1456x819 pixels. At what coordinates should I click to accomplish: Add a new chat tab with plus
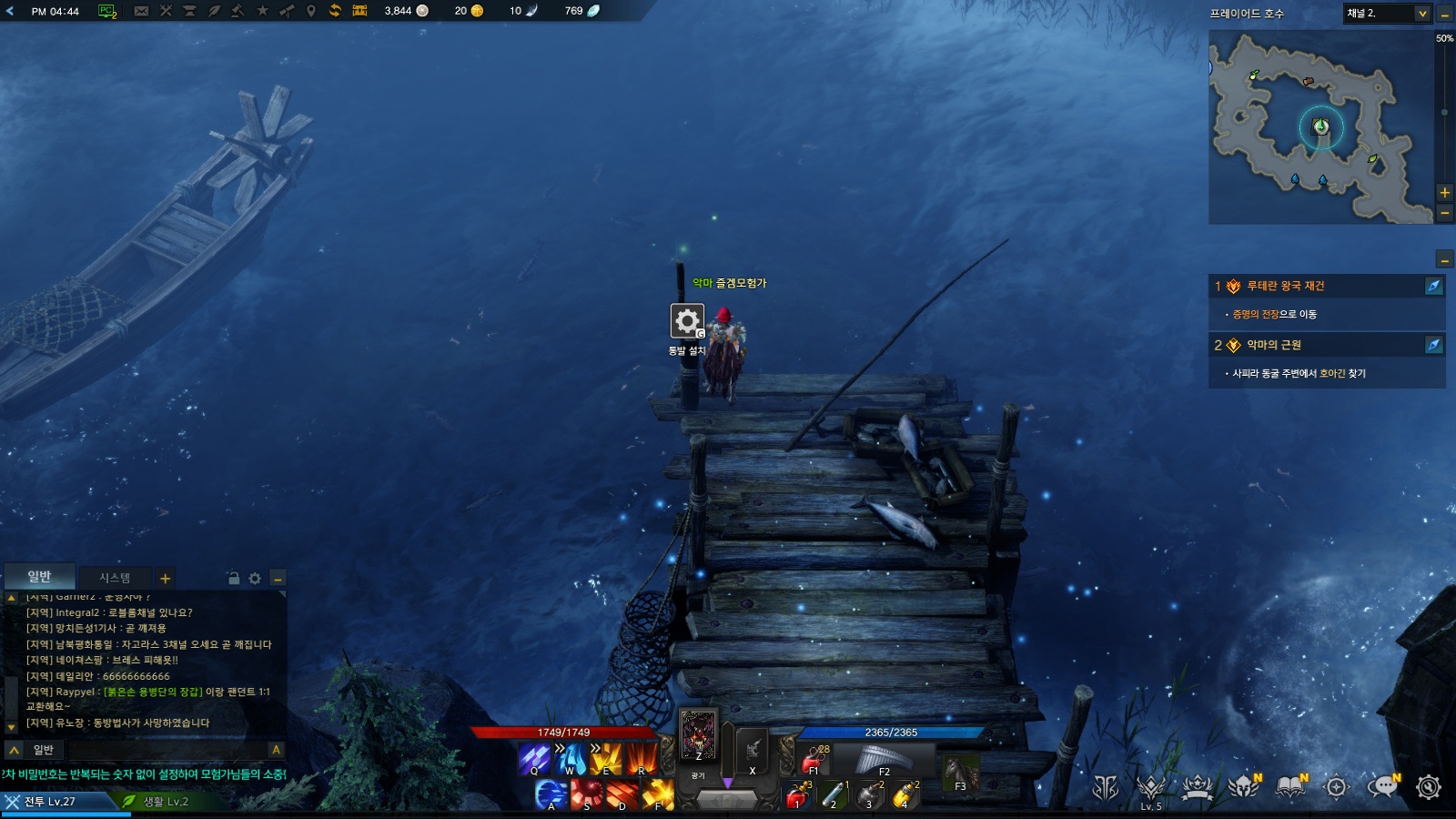pyautogui.click(x=166, y=579)
